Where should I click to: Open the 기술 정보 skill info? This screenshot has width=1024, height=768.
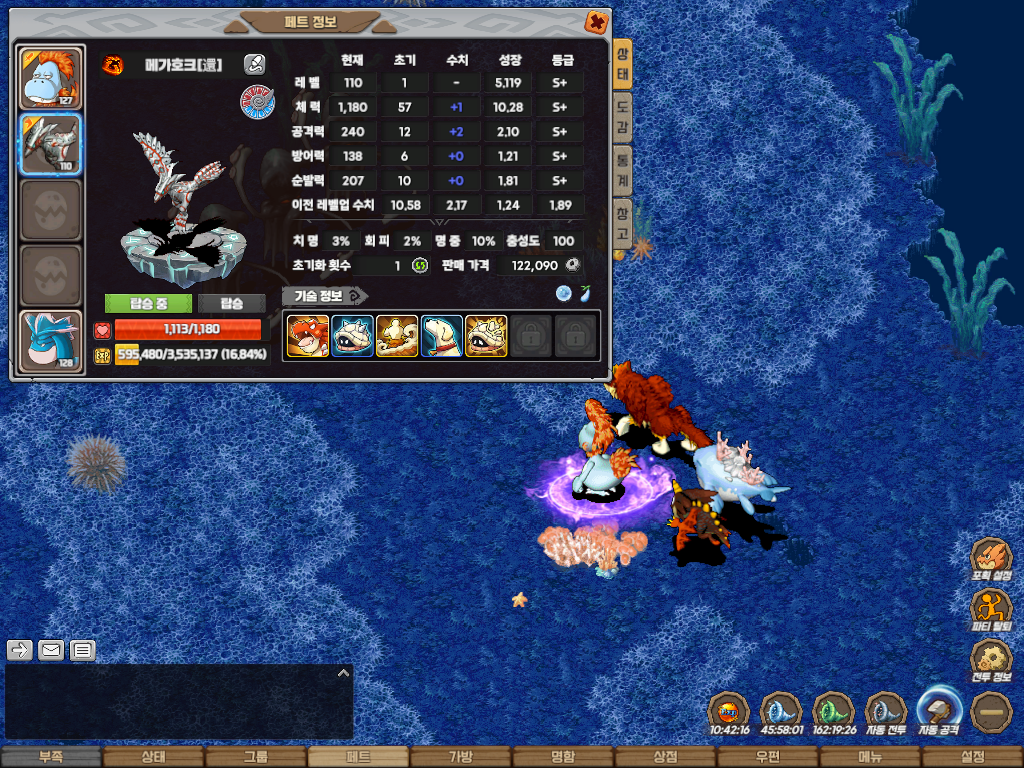coord(324,296)
